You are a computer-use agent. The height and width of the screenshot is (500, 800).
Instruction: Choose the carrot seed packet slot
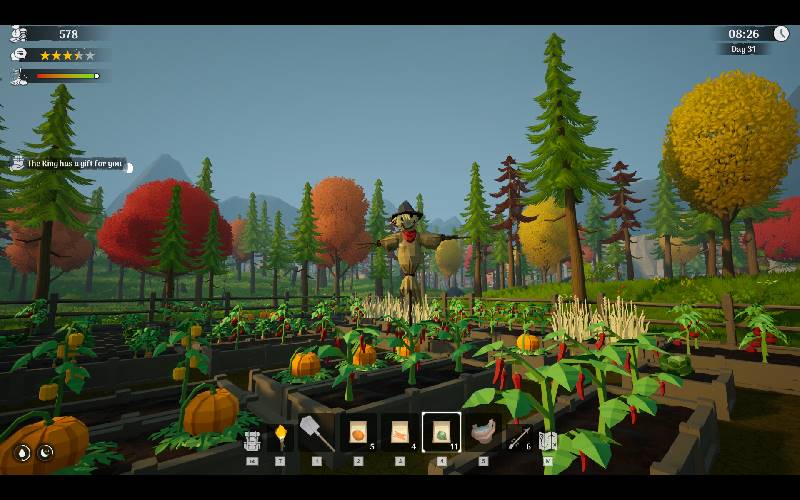(399, 433)
